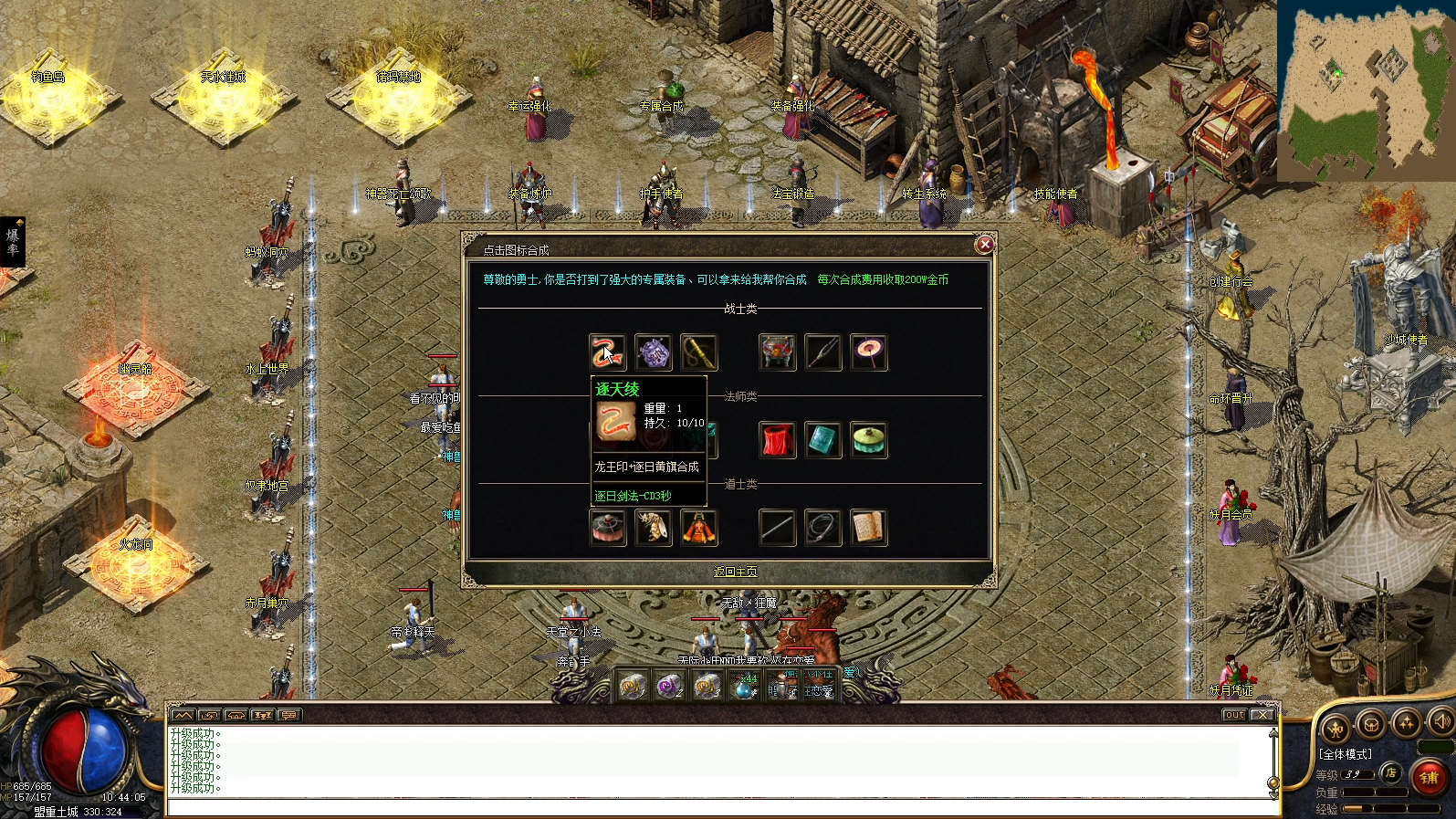Open the minimap
The image size is (1456, 819).
(1366, 89)
